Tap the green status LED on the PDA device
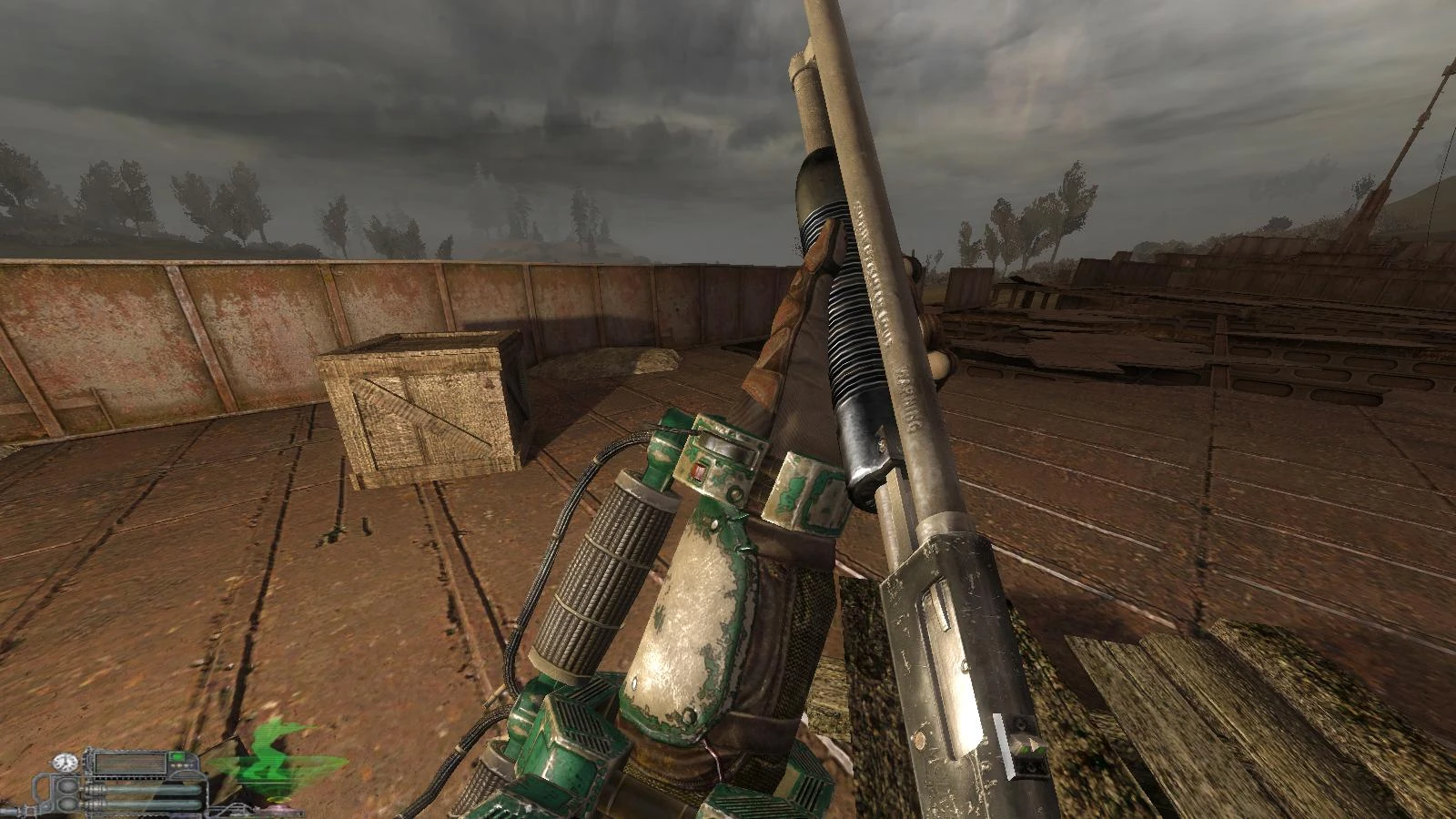 pyautogui.click(x=177, y=757)
